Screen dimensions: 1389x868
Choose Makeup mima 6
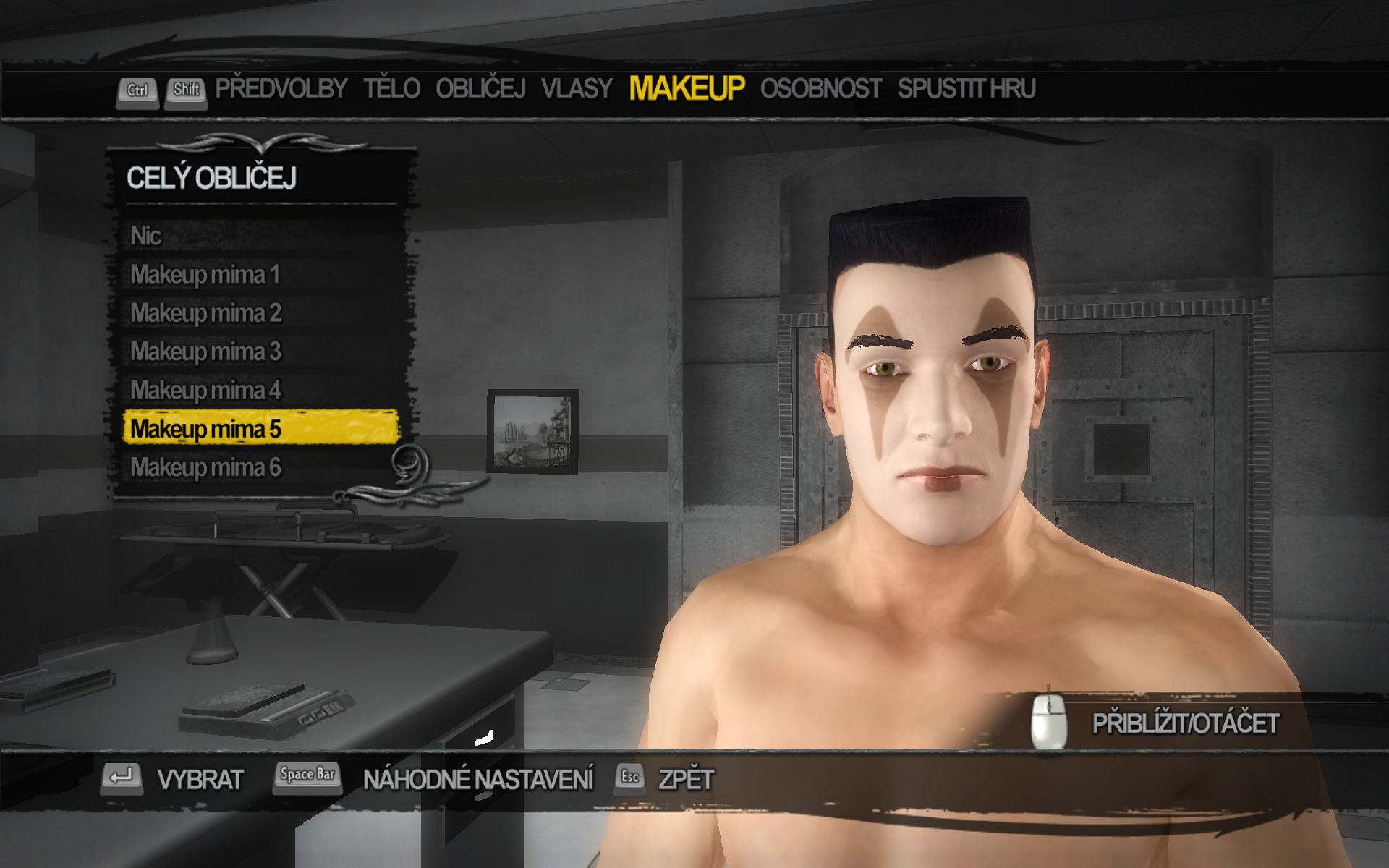(x=205, y=467)
